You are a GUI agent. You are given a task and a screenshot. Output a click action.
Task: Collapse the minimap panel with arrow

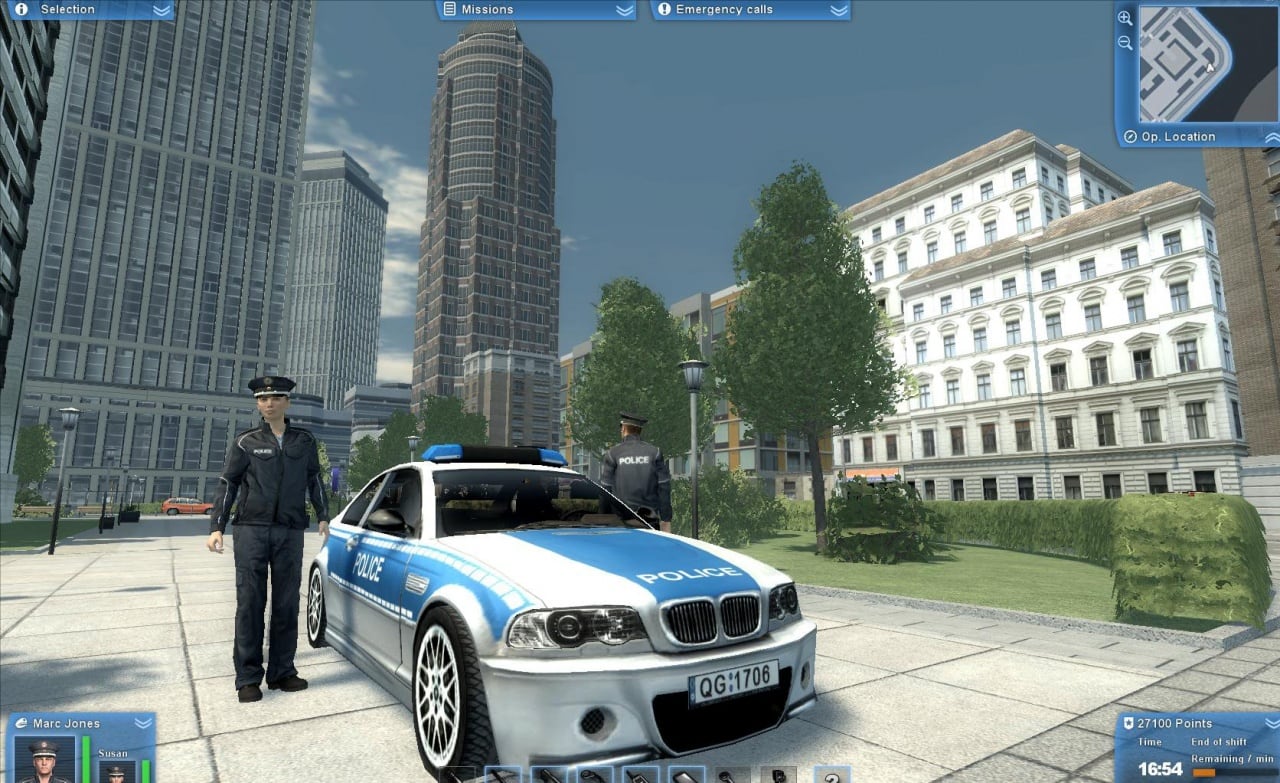pyautogui.click(x=1271, y=137)
